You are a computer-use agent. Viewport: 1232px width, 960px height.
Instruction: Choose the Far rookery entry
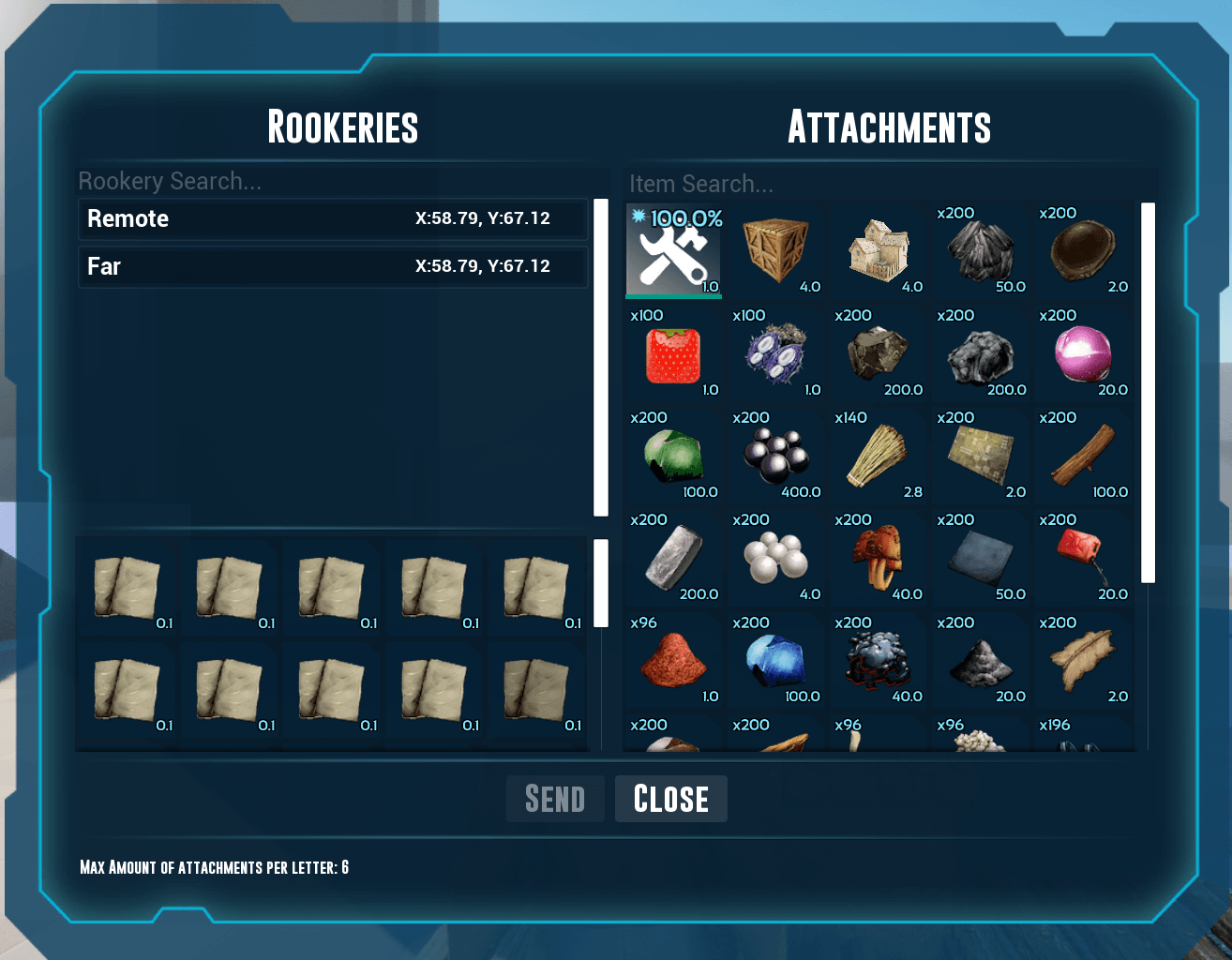pyautogui.click(x=333, y=267)
